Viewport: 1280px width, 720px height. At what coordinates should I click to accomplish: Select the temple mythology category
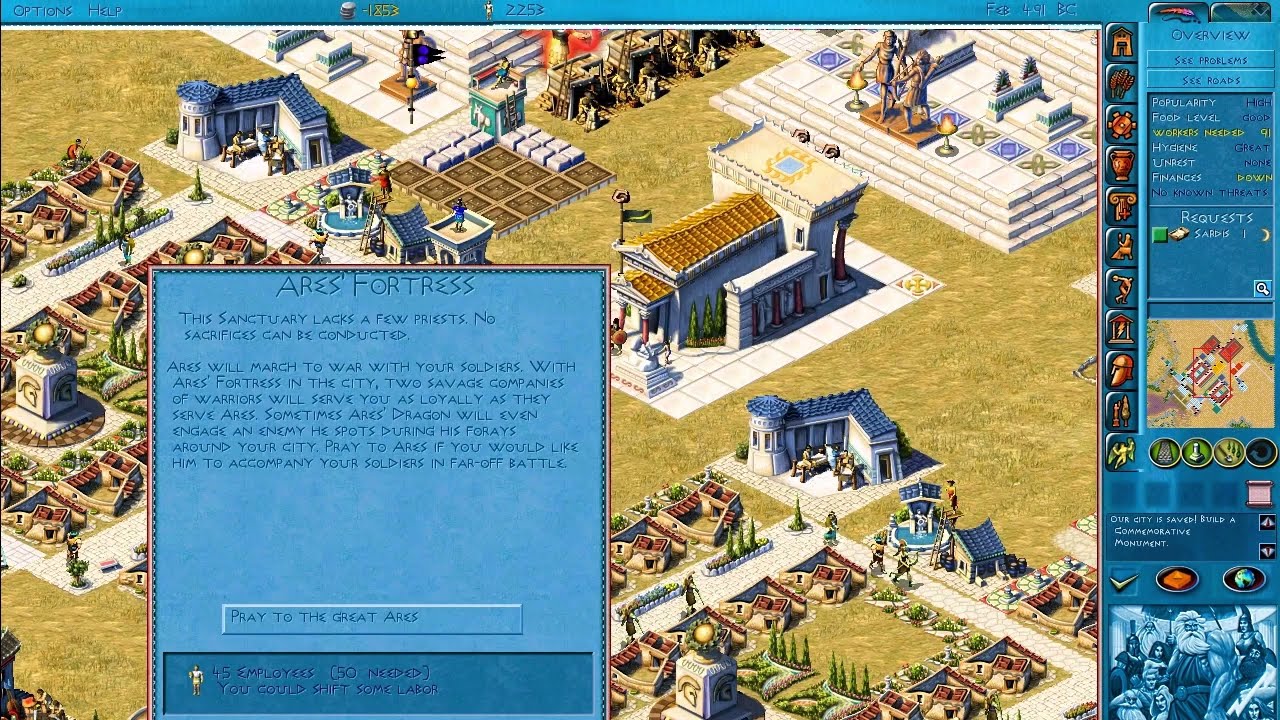coord(1122,330)
